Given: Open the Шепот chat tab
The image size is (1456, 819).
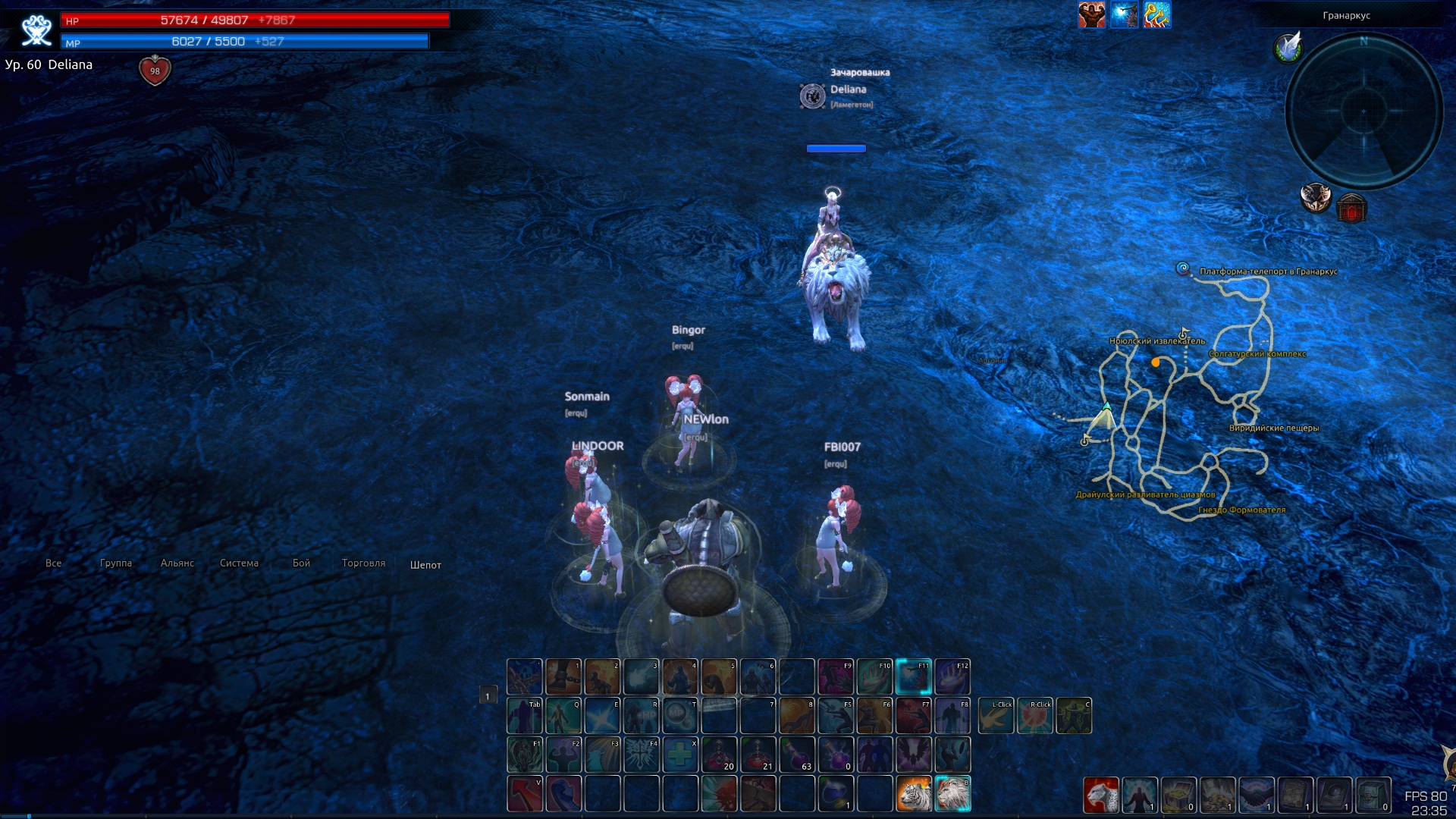Looking at the screenshot, I should click(425, 565).
